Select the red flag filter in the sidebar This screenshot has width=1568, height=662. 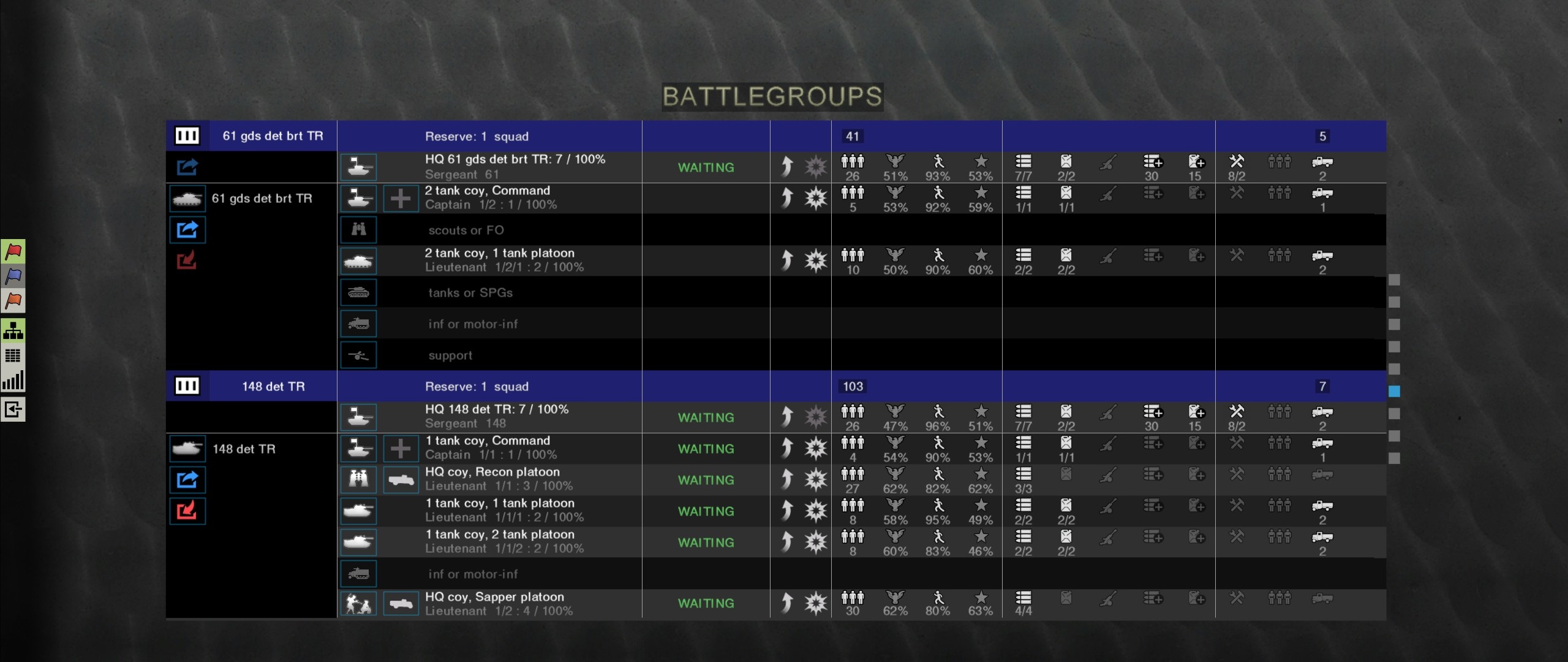click(x=13, y=252)
